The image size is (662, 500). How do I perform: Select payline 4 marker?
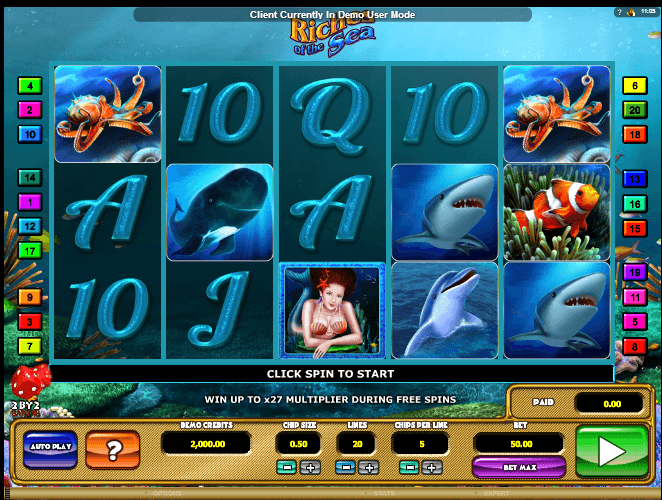(x=30, y=86)
